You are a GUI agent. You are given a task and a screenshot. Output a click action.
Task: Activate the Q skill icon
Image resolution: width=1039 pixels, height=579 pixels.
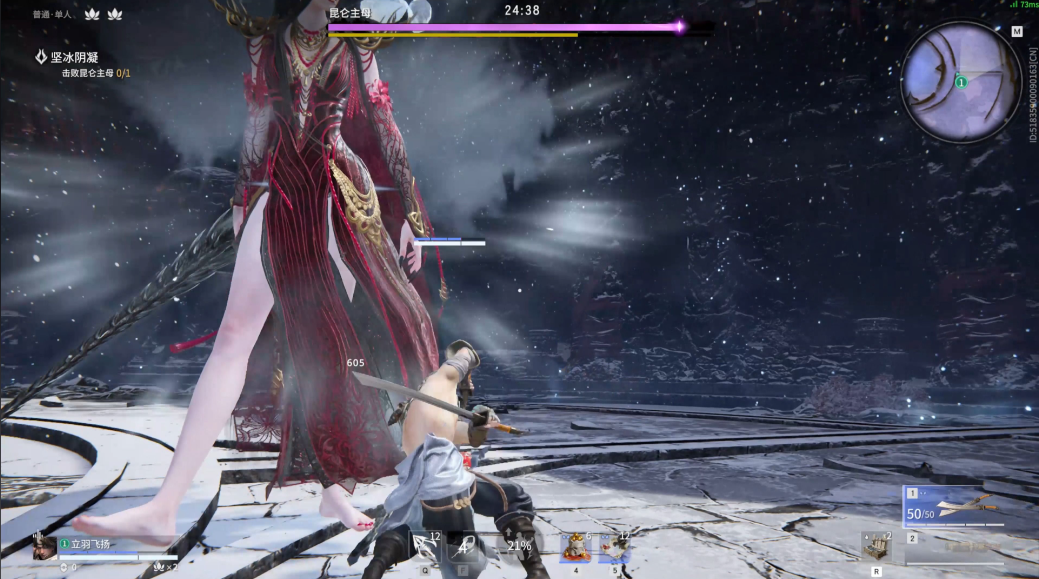(x=425, y=547)
